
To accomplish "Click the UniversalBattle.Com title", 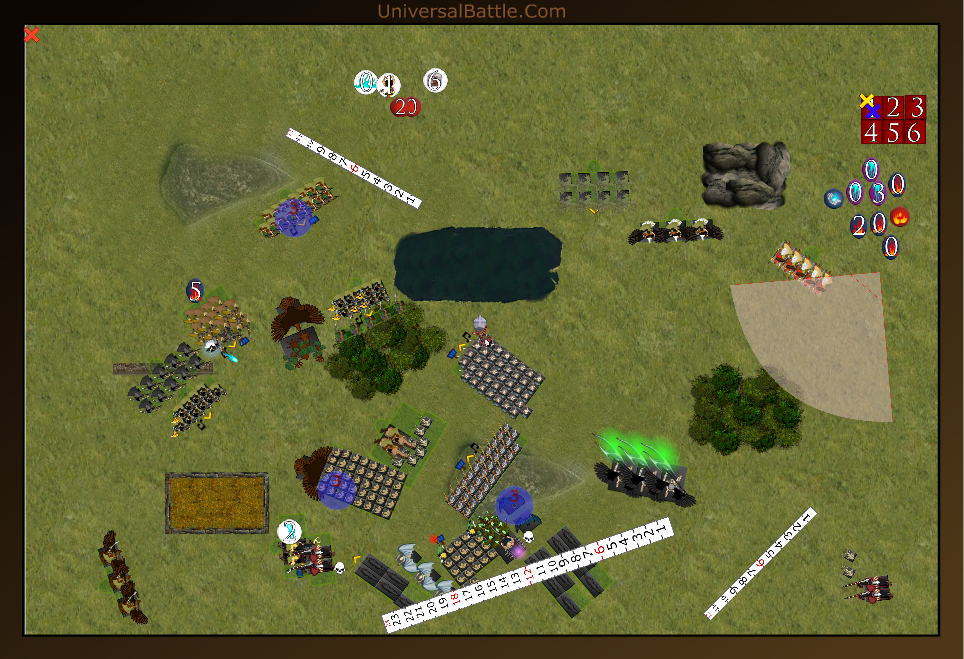I will click(471, 11).
